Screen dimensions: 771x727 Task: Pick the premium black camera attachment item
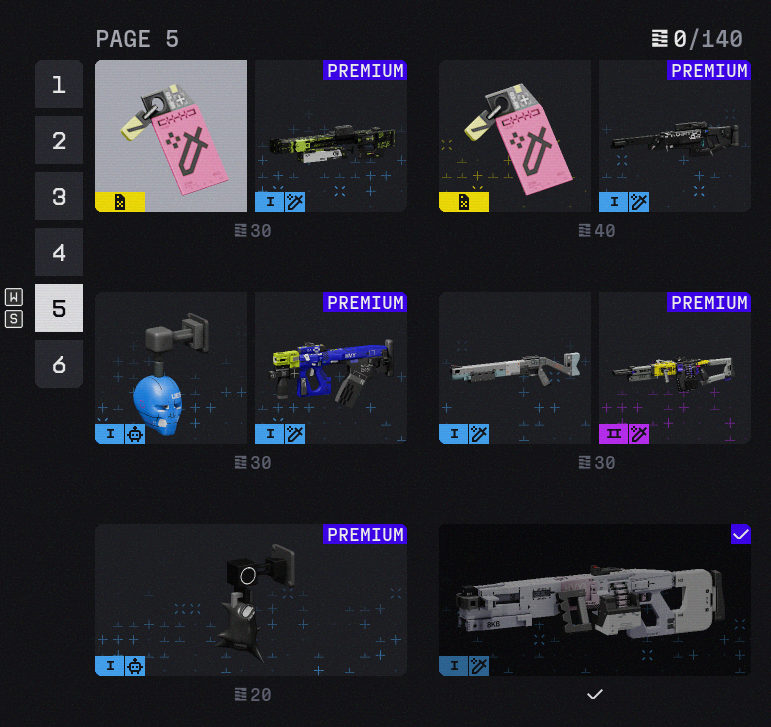pos(251,600)
